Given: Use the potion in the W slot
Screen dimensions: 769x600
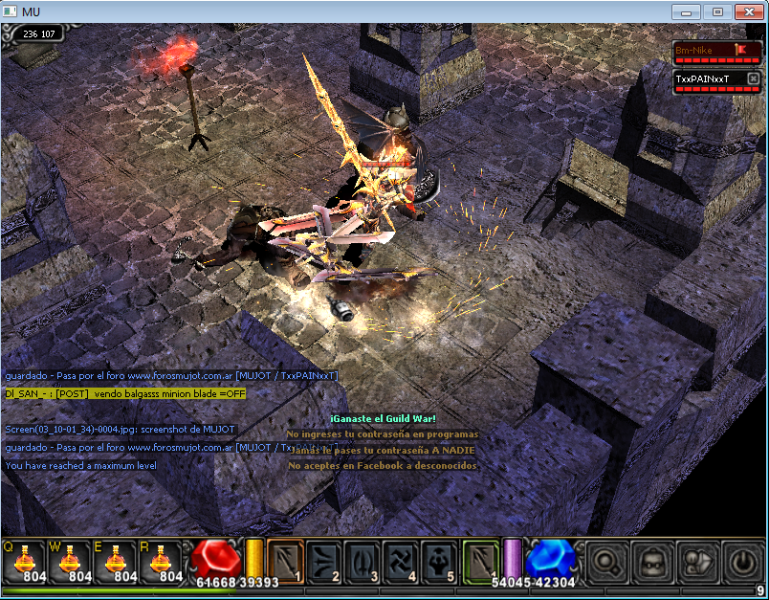Looking at the screenshot, I should pos(69,560).
